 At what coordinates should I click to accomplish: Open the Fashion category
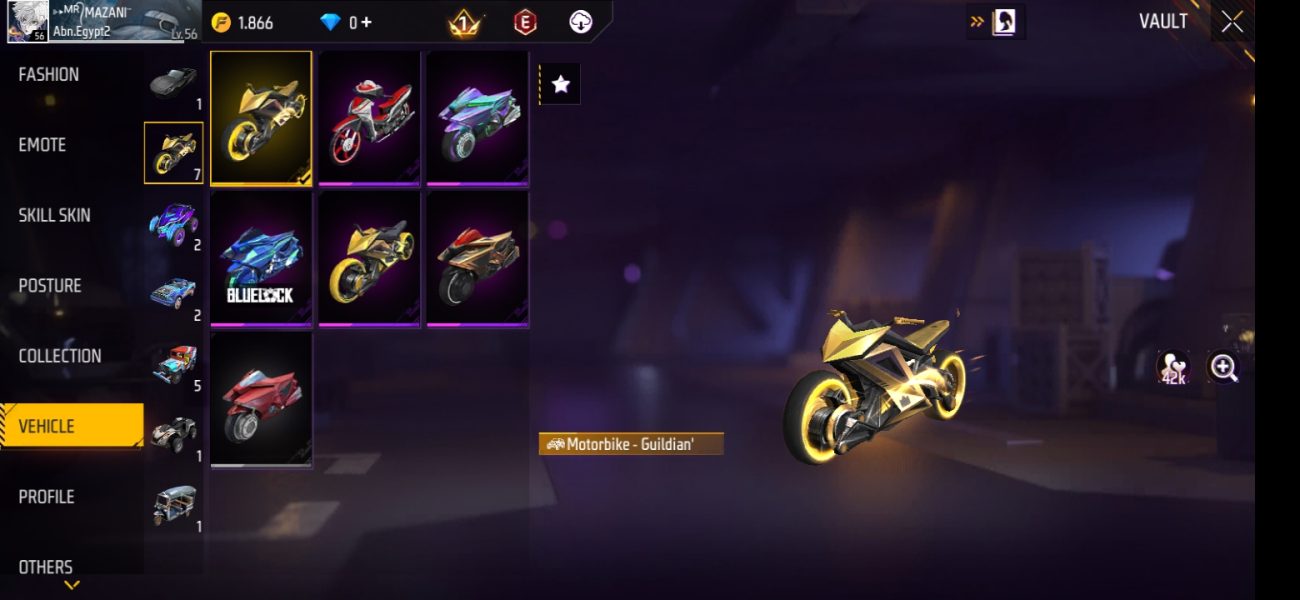point(49,75)
